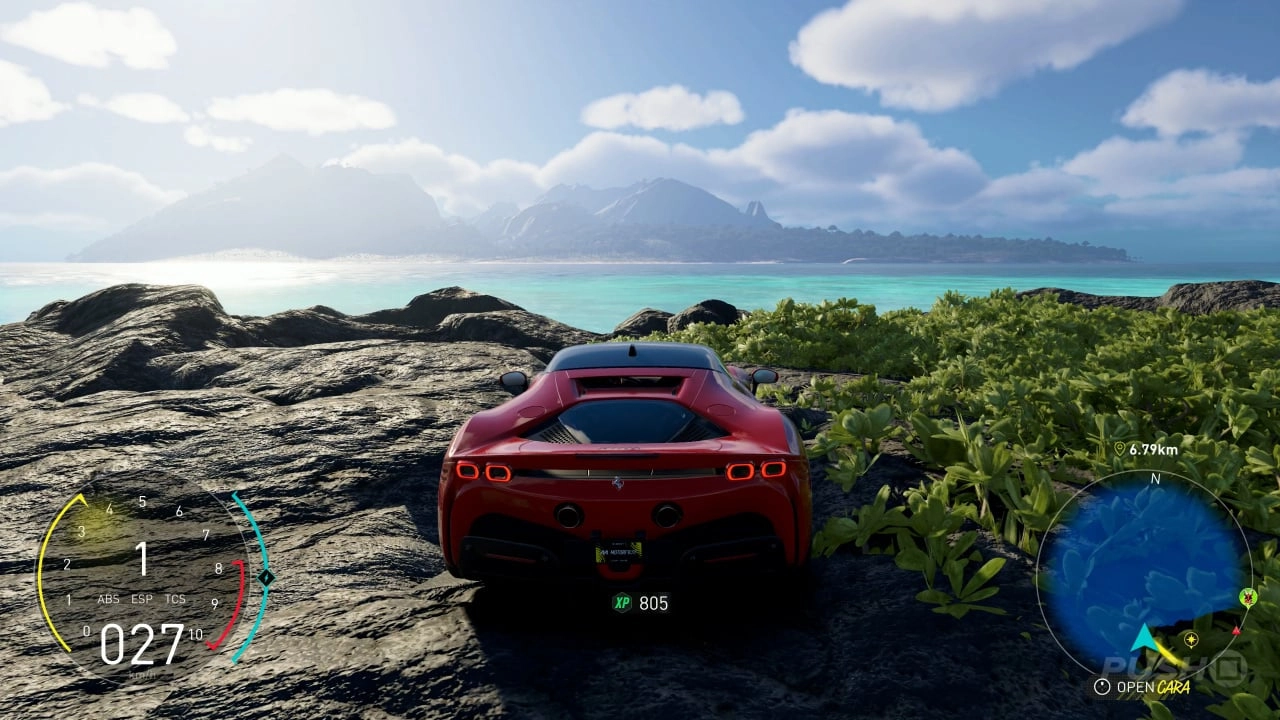Click the clock icon next to OPEN CARA
The height and width of the screenshot is (720, 1280).
point(1101,686)
